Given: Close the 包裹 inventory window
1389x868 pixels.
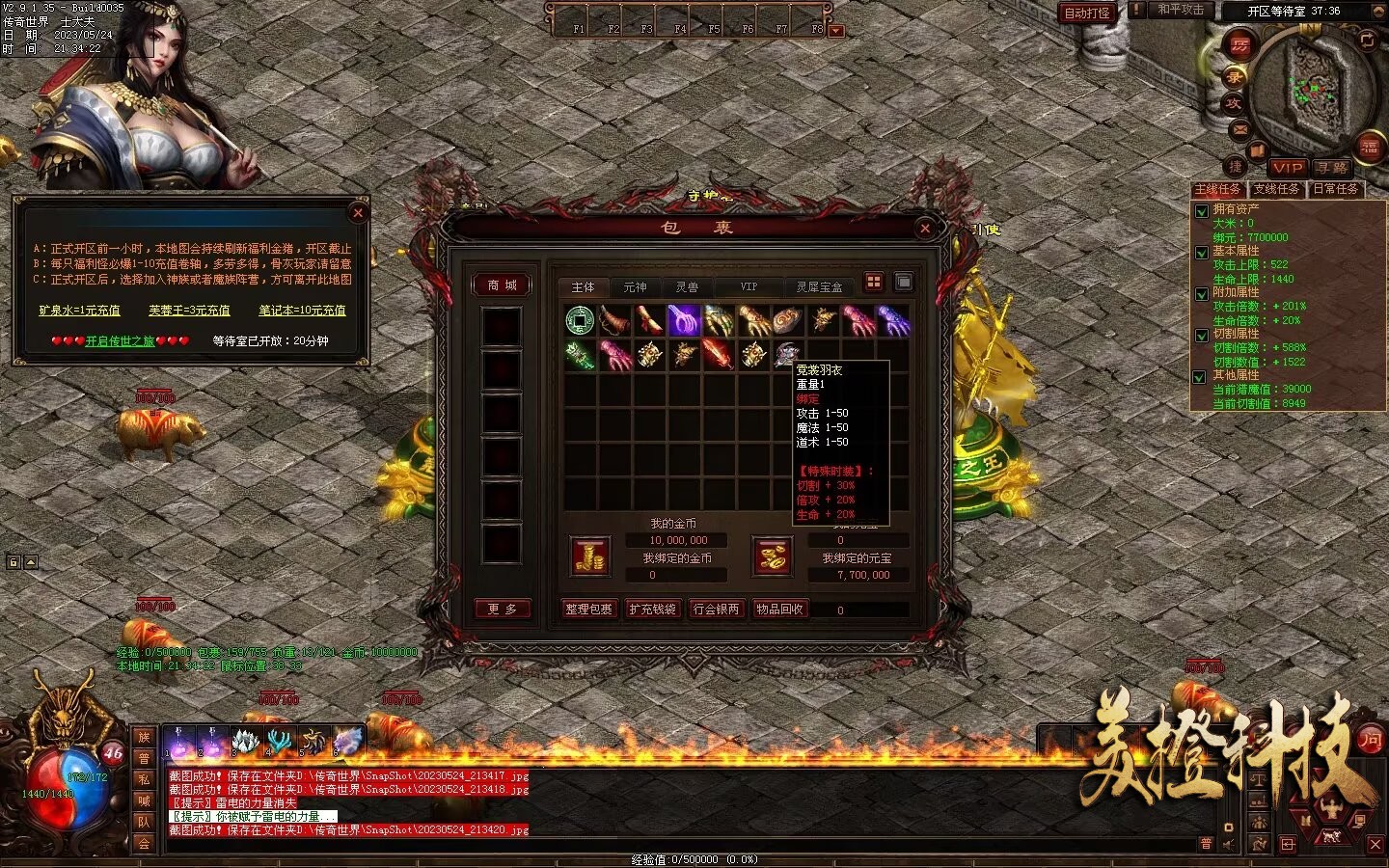Looking at the screenshot, I should pos(925,228).
